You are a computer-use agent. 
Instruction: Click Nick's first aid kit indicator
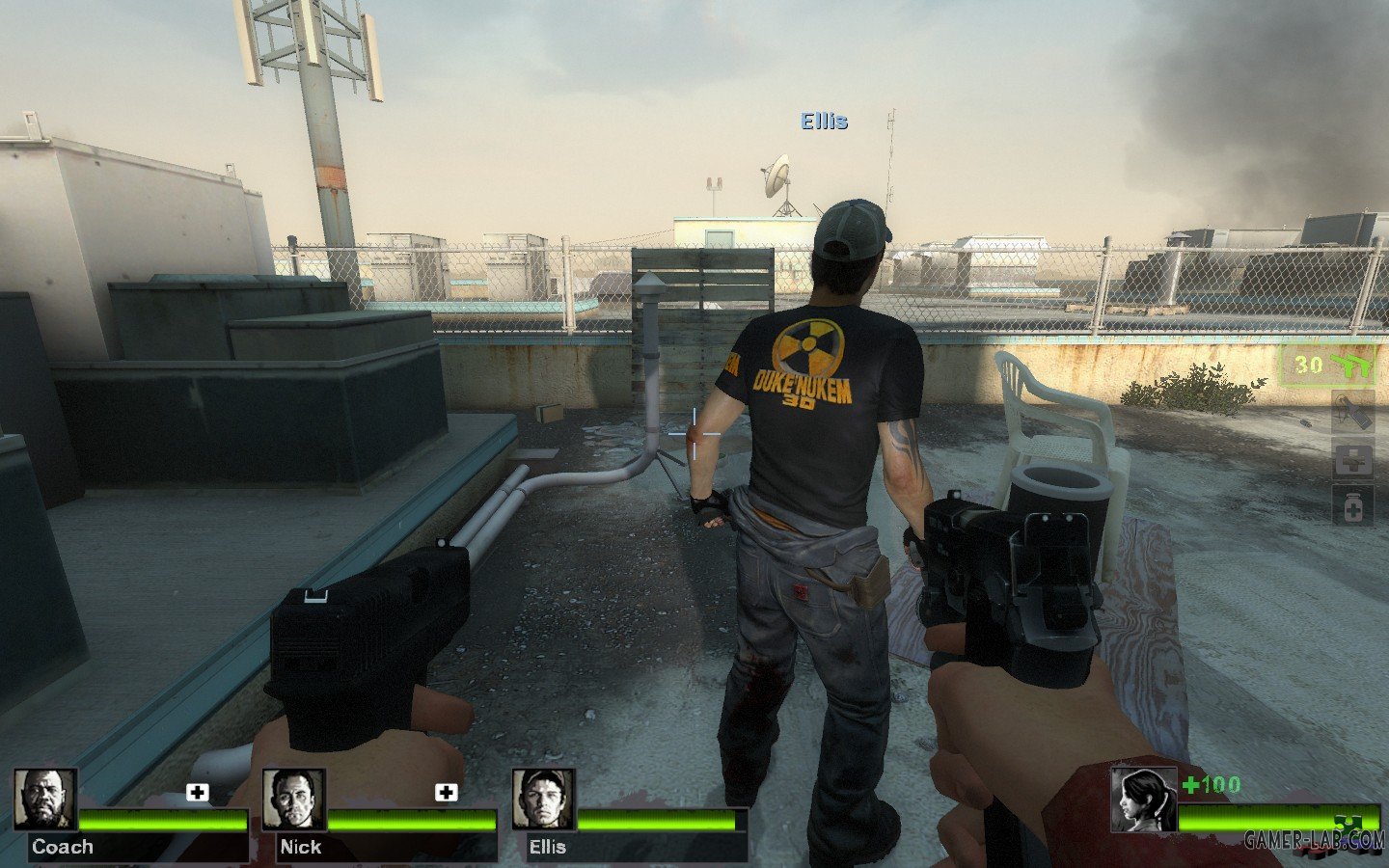pyautogui.click(x=446, y=793)
